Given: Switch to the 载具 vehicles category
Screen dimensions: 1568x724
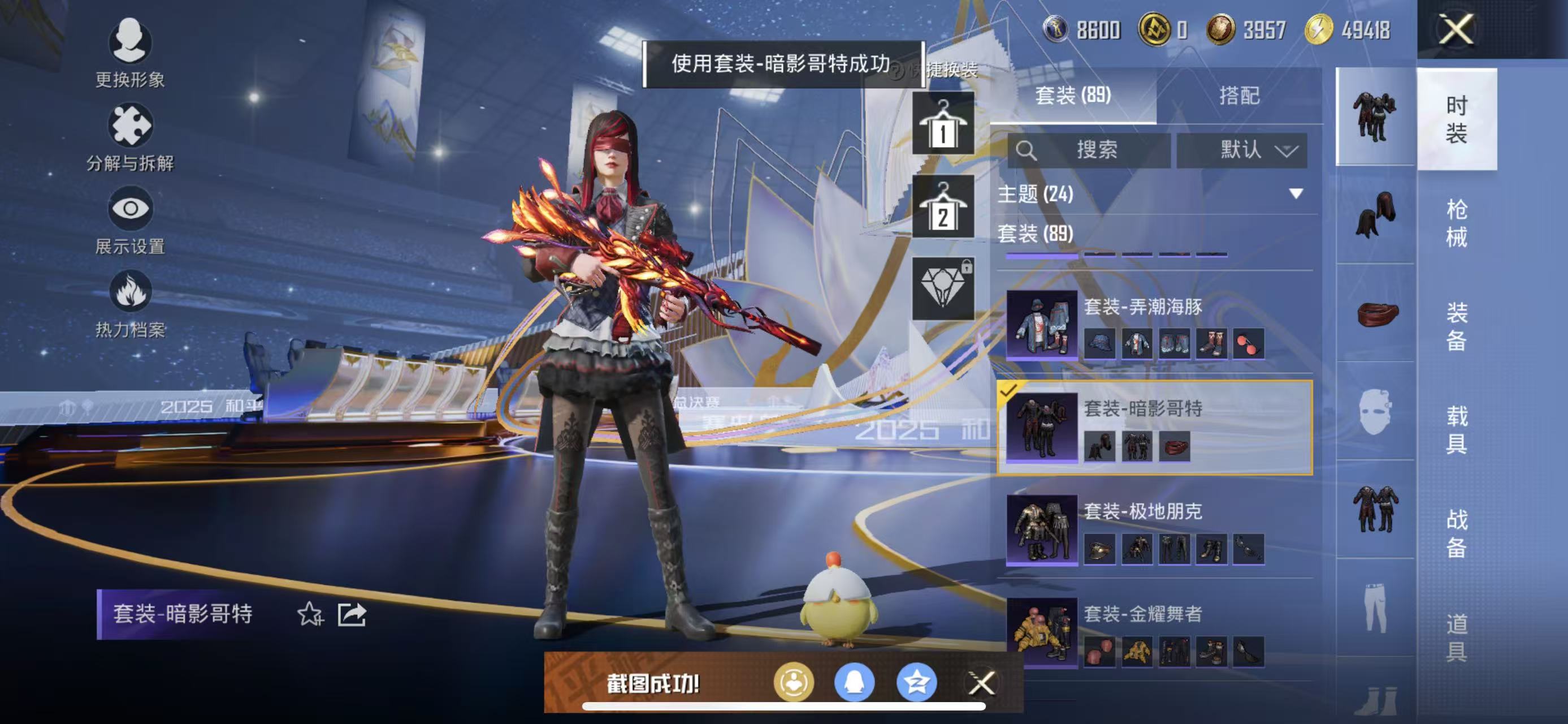Looking at the screenshot, I should pyautogui.click(x=1456, y=430).
